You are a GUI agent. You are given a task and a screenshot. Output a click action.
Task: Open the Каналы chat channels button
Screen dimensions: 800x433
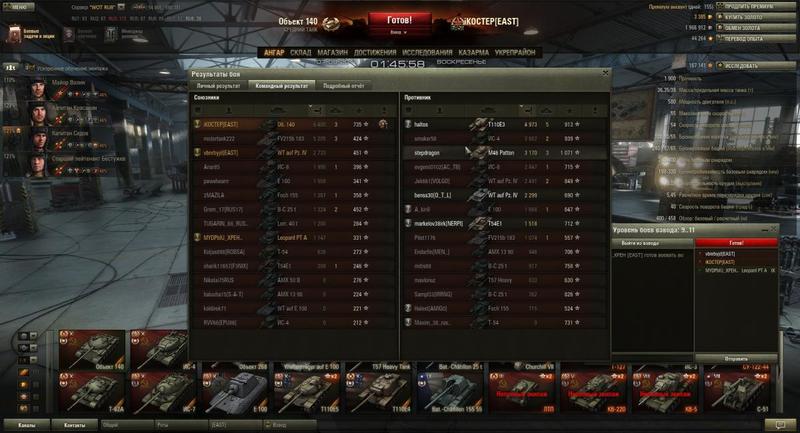point(27,425)
